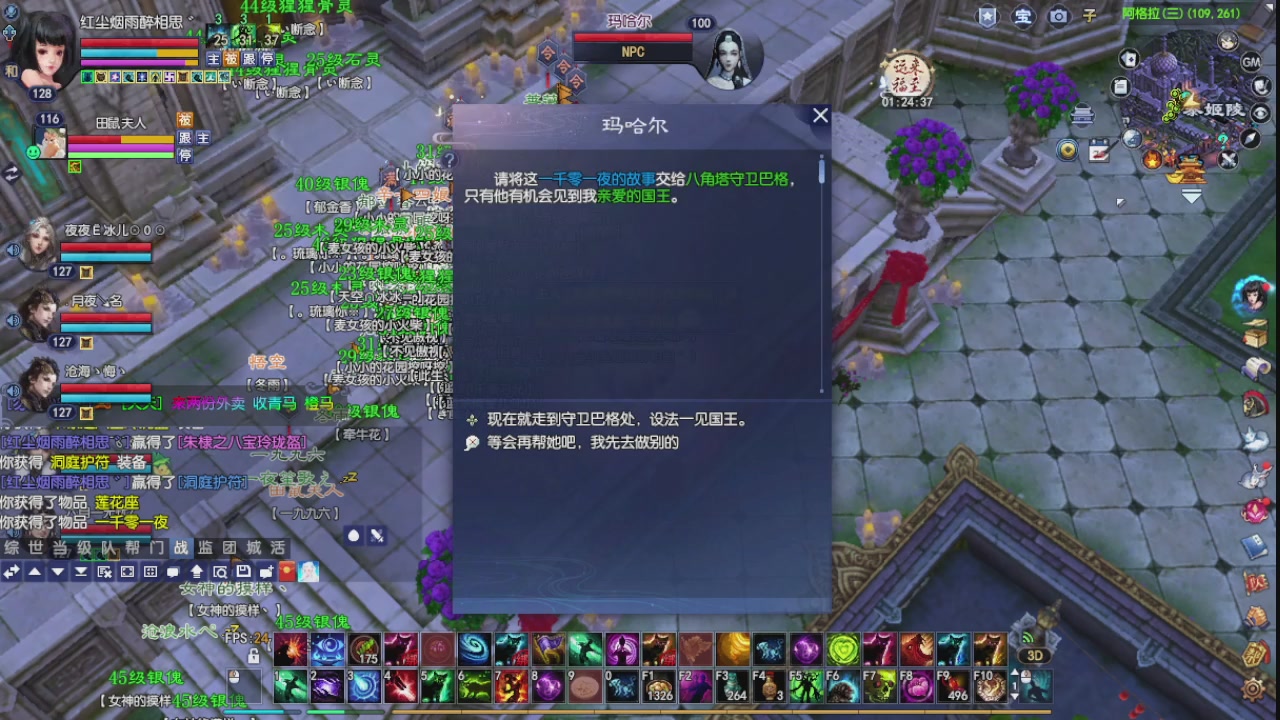
Task: Click the 宝 treasure icon at the top
Action: [1024, 16]
